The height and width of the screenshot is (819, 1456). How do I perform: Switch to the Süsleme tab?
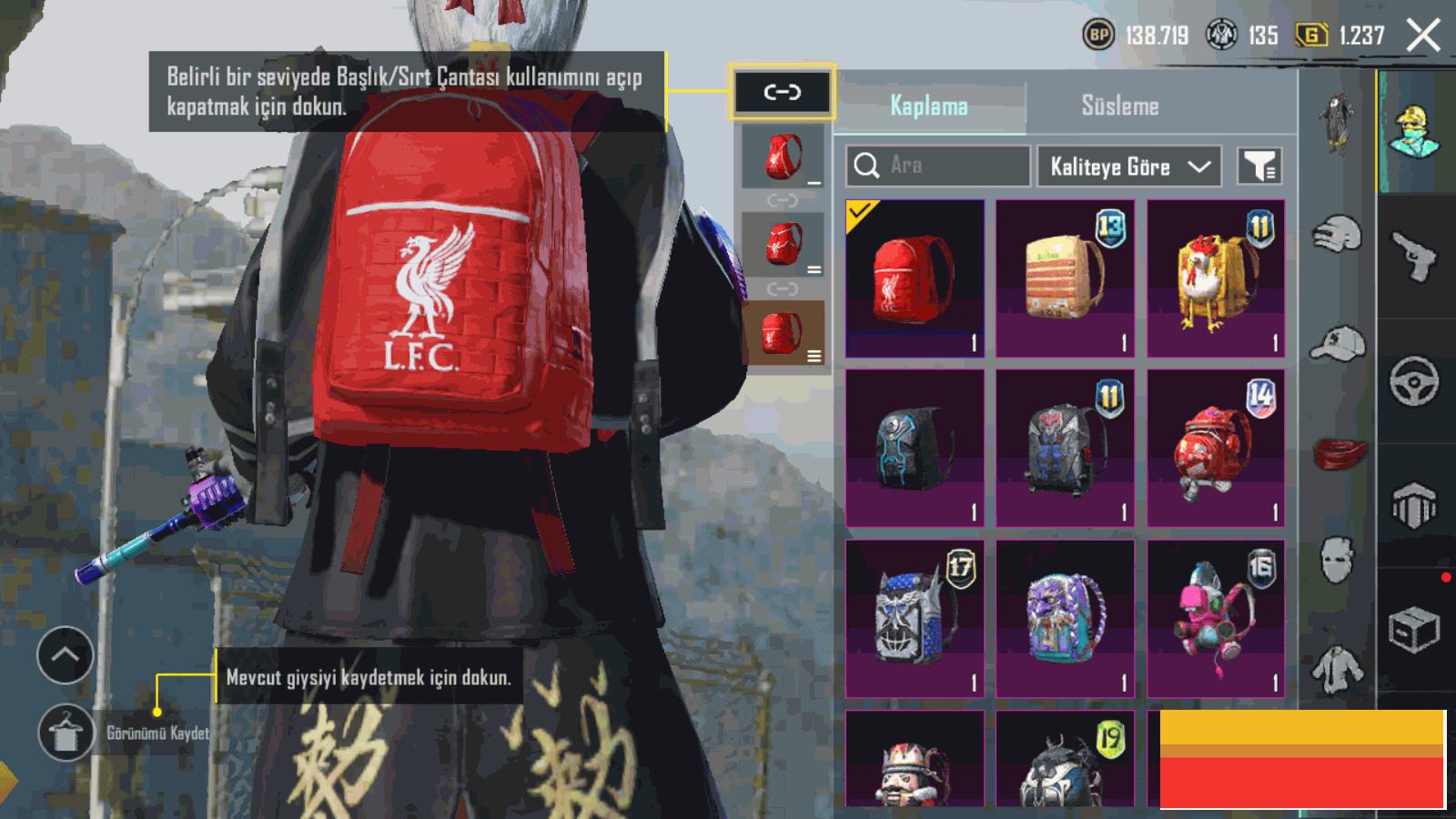1119,106
